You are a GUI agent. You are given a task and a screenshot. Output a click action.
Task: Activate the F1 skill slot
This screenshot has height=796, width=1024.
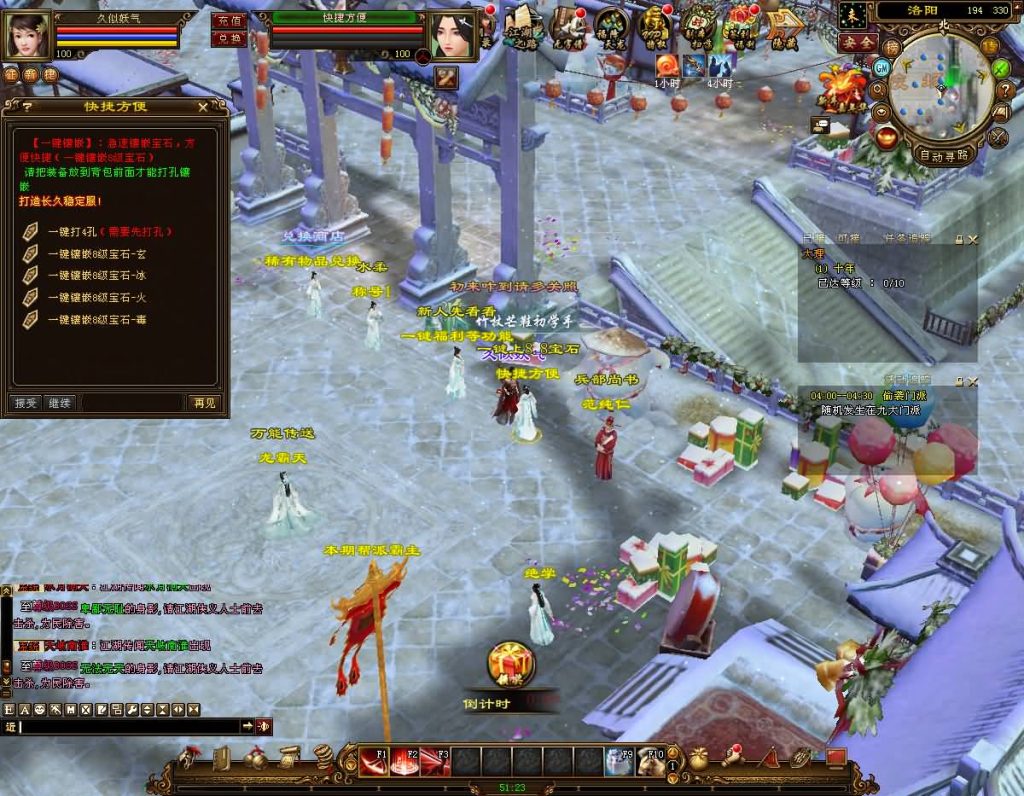click(374, 761)
